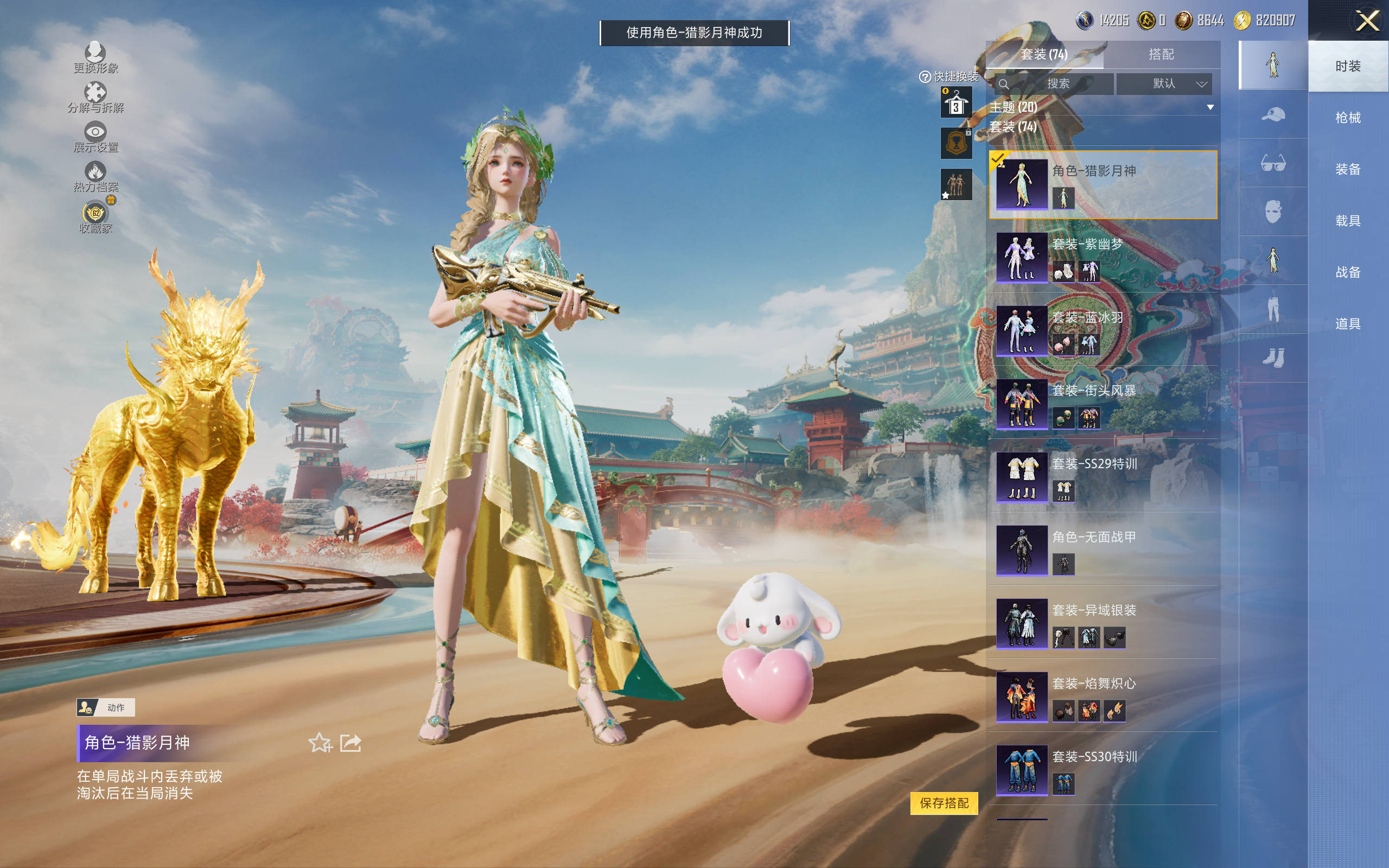Expand the 主题 (20) section

click(1209, 107)
